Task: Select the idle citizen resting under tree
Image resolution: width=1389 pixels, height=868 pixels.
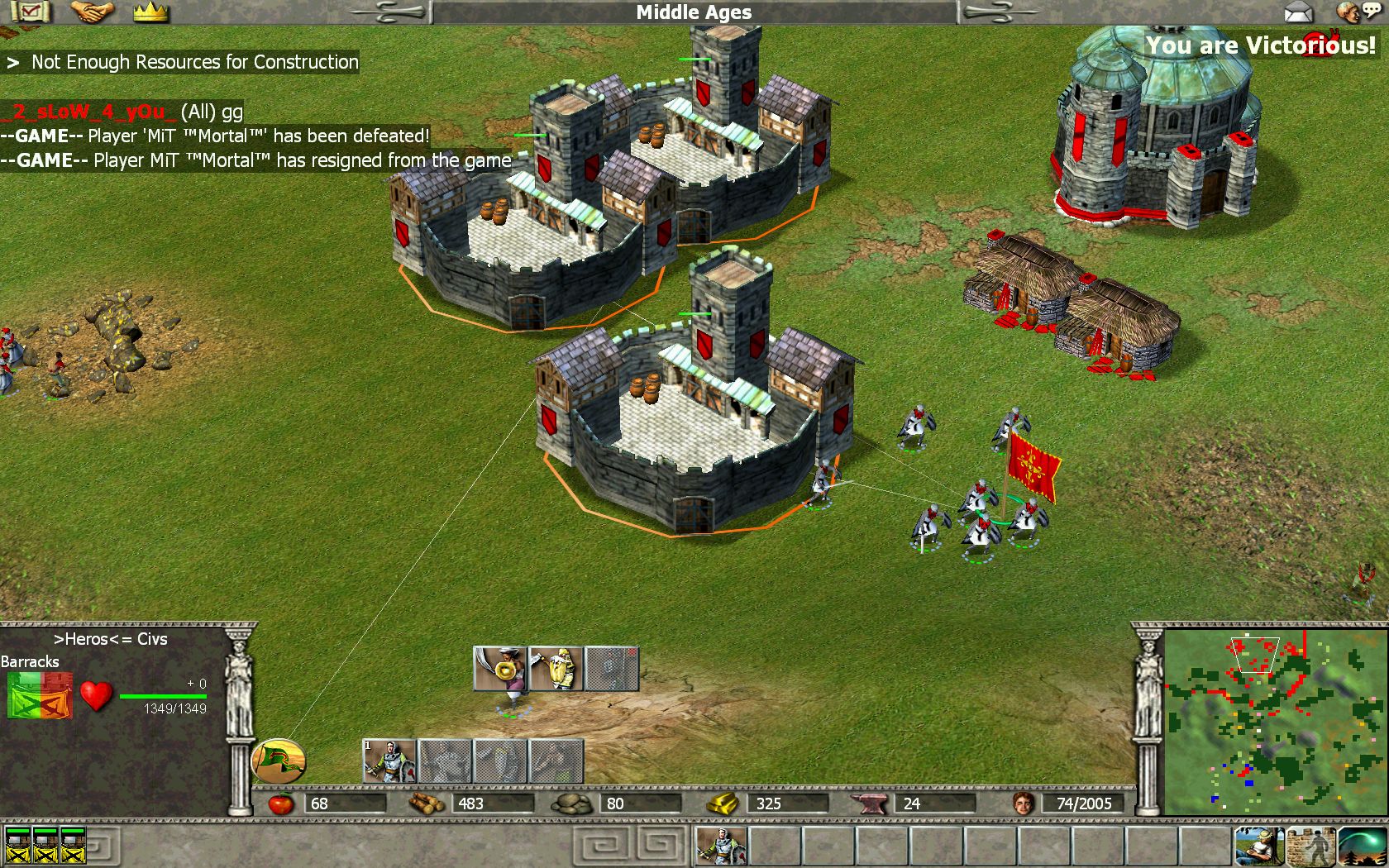Action: click(1258, 846)
